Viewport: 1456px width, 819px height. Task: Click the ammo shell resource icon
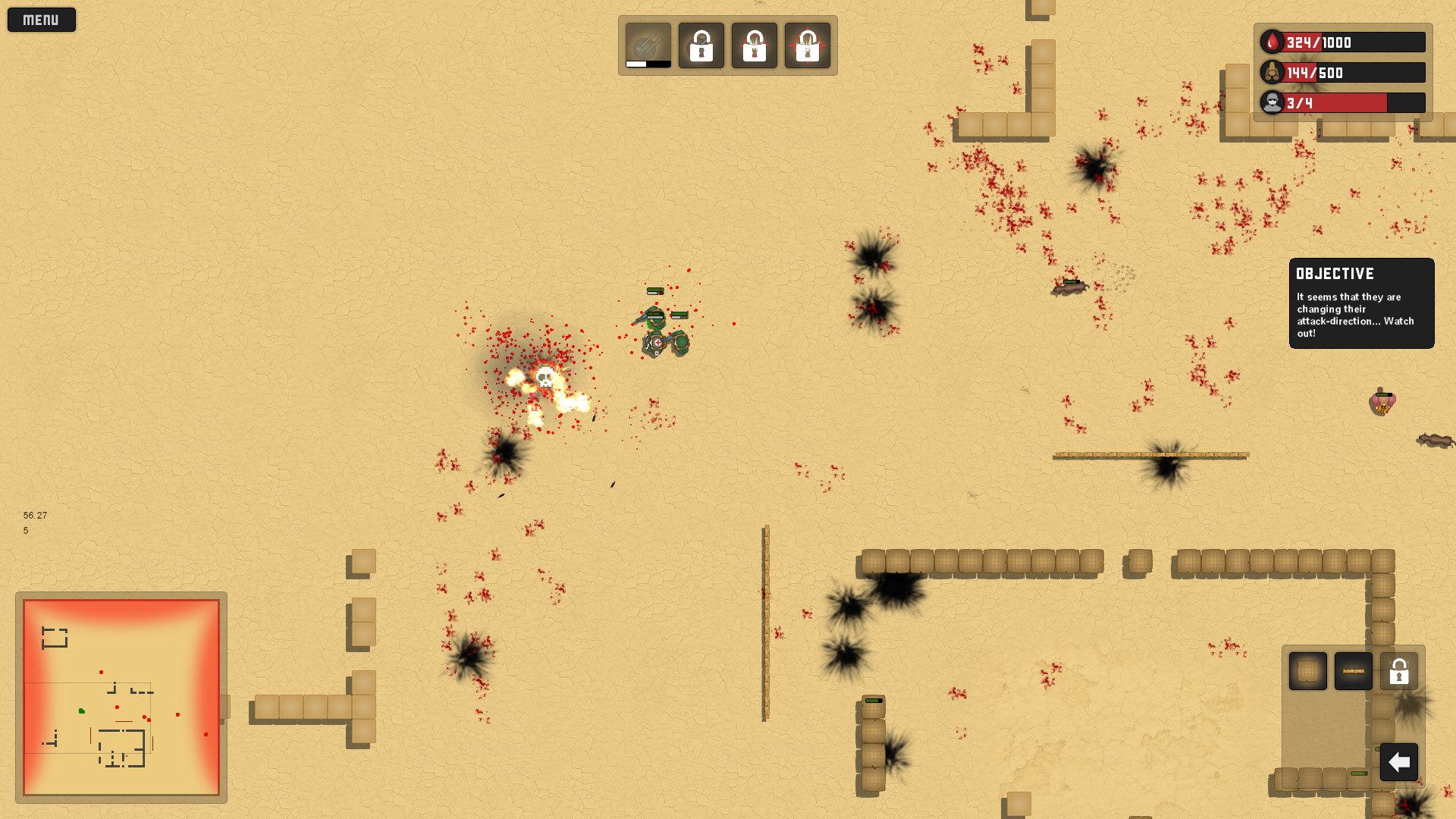pyautogui.click(x=1271, y=73)
